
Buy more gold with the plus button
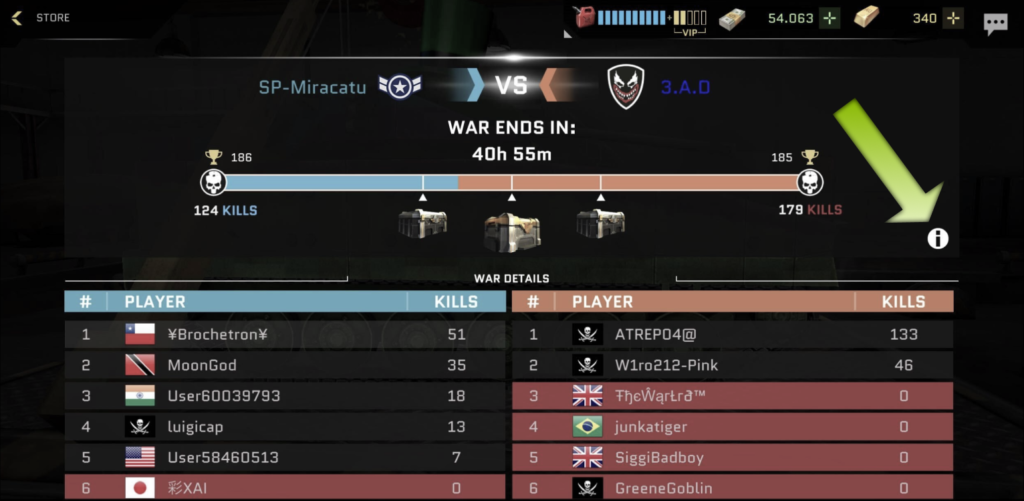click(953, 18)
